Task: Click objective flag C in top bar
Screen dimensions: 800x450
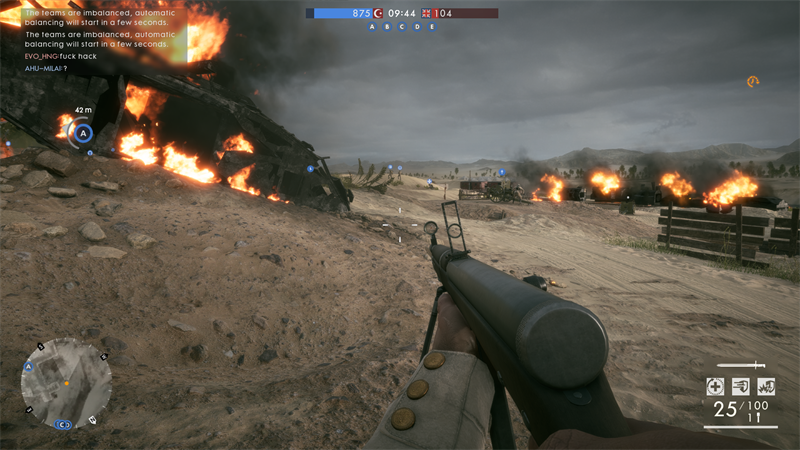Action: click(402, 27)
